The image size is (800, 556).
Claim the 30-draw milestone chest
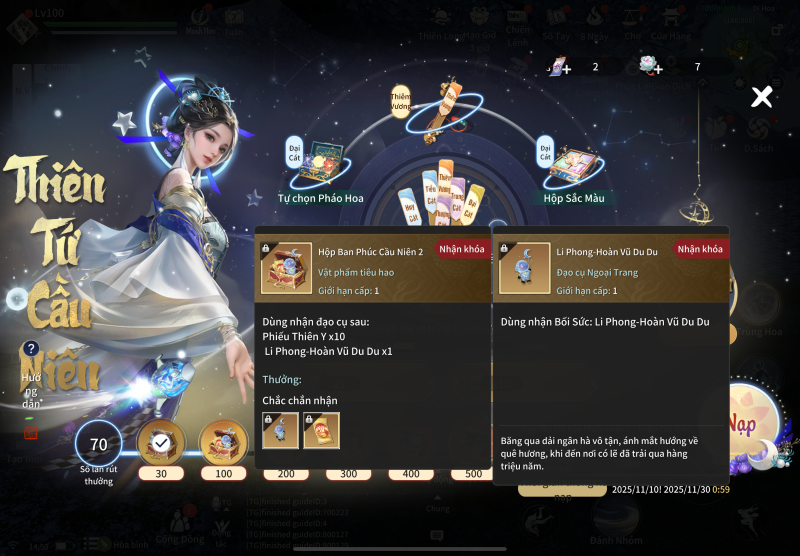tap(160, 443)
